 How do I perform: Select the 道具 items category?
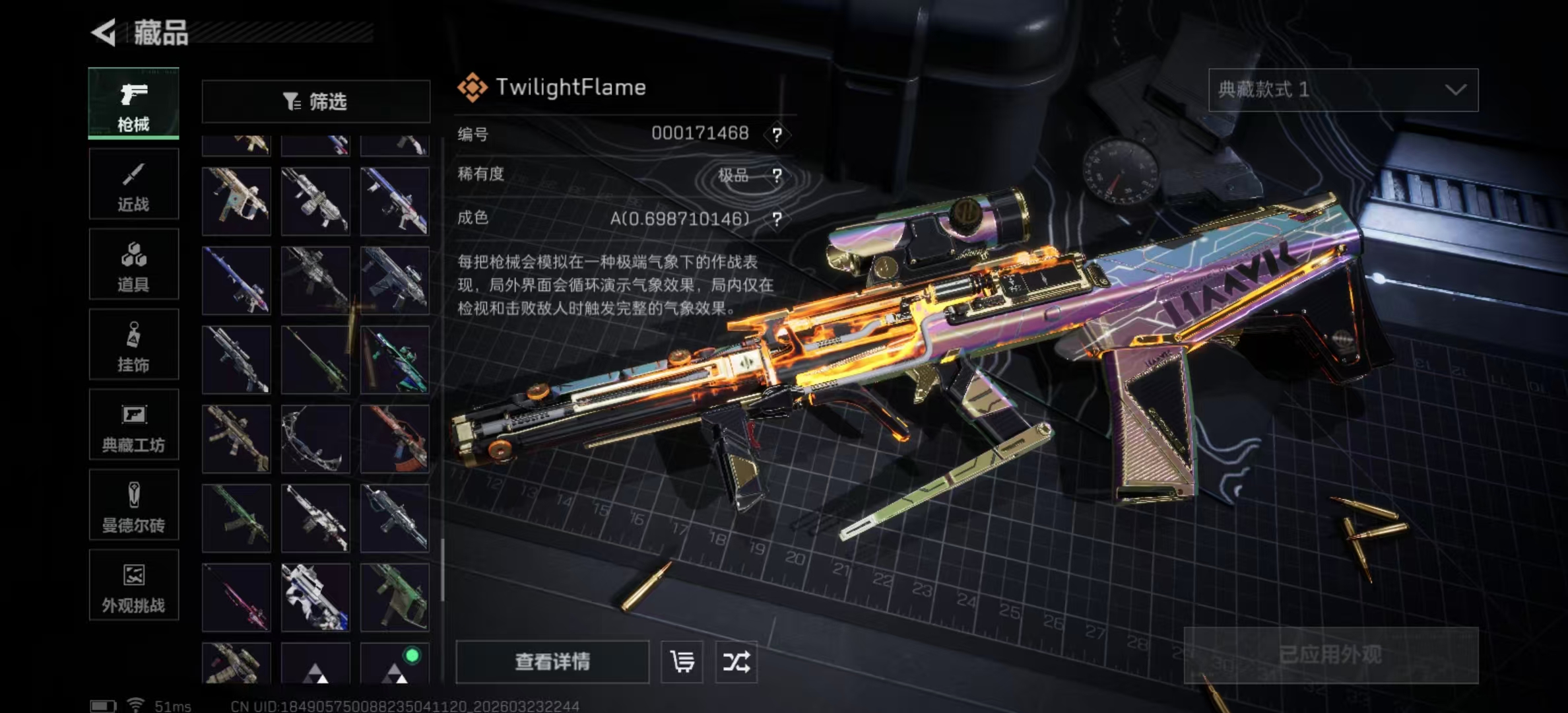[134, 264]
